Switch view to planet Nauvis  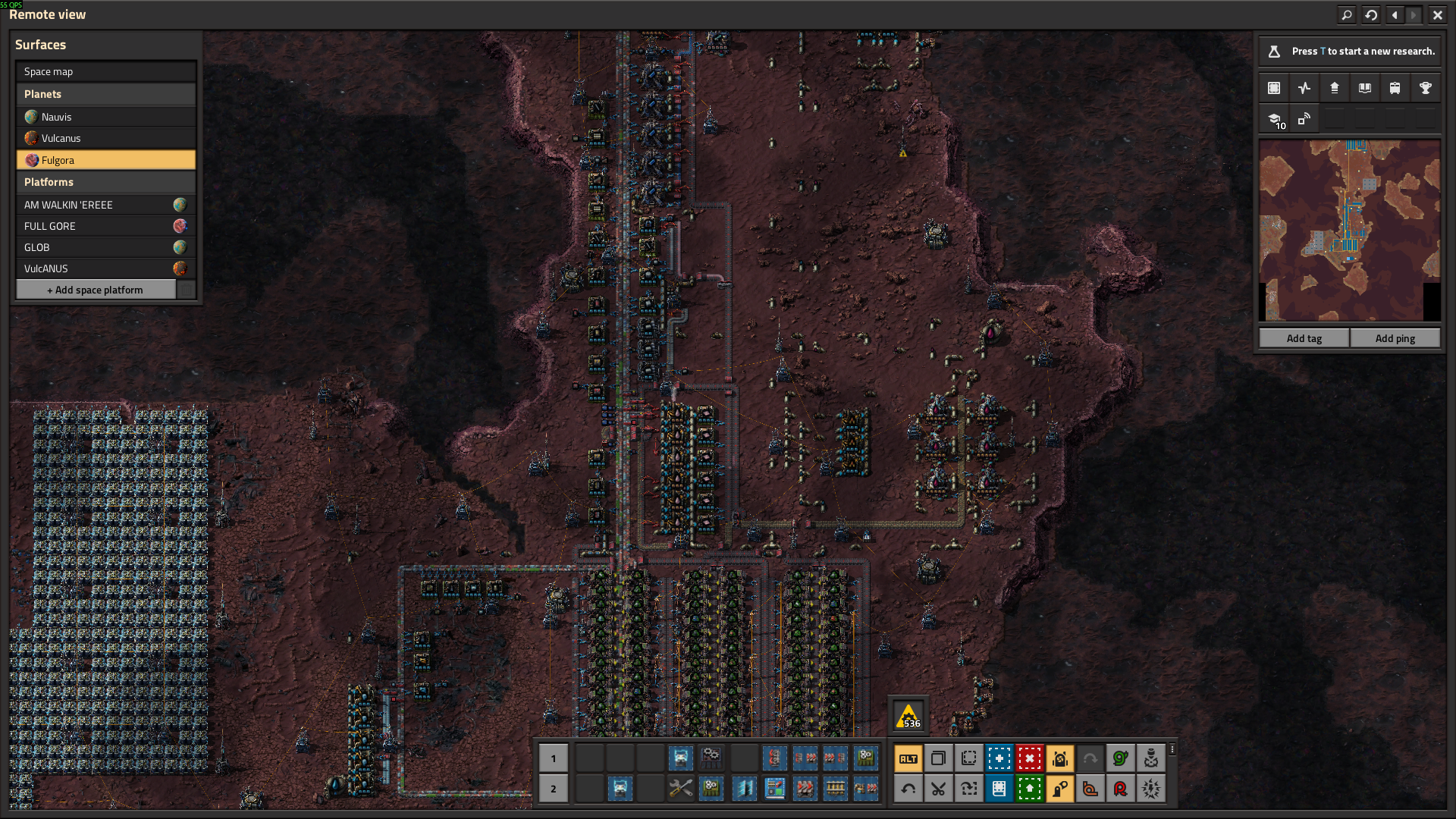pyautogui.click(x=105, y=117)
